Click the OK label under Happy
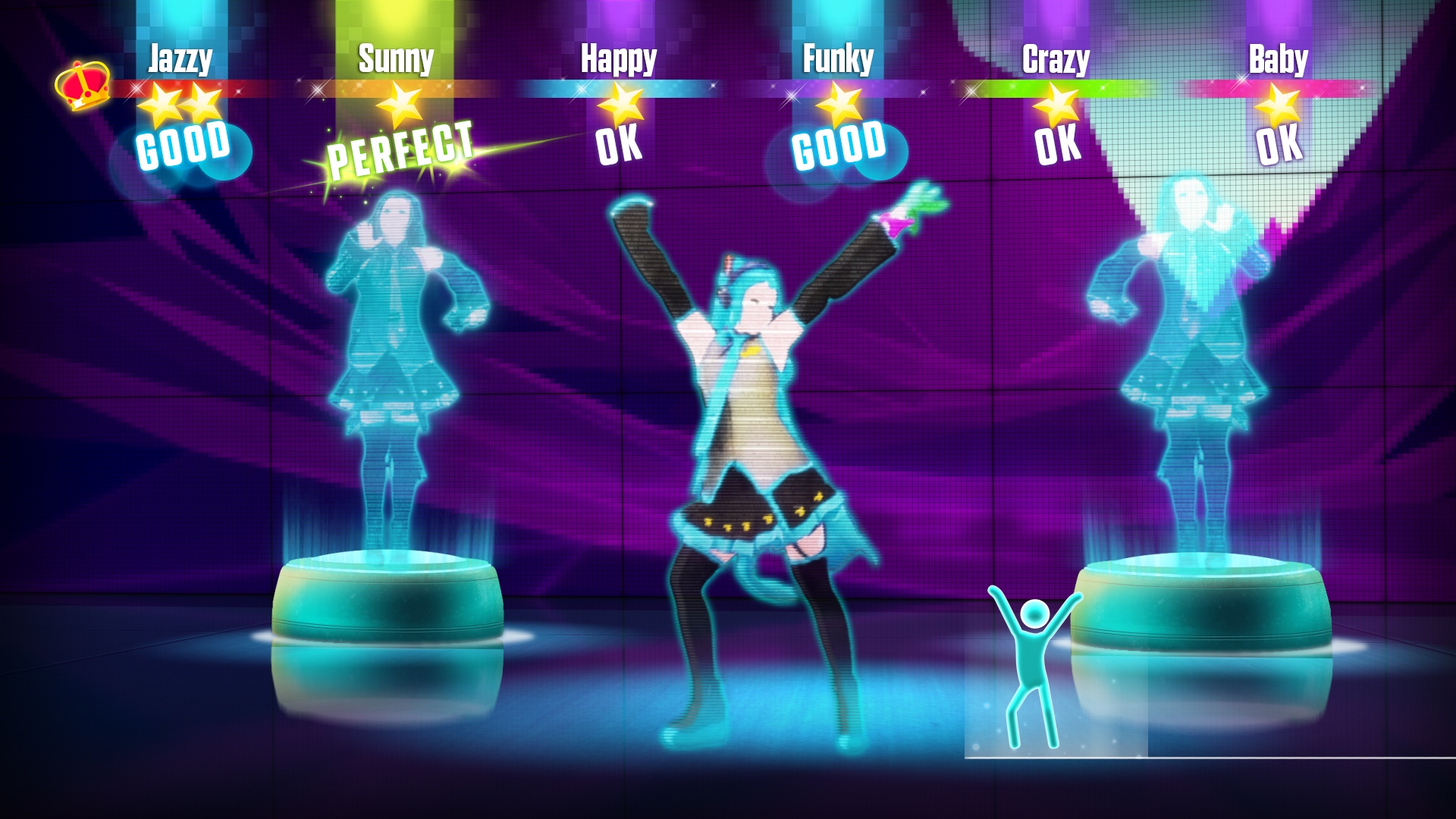 tap(619, 146)
